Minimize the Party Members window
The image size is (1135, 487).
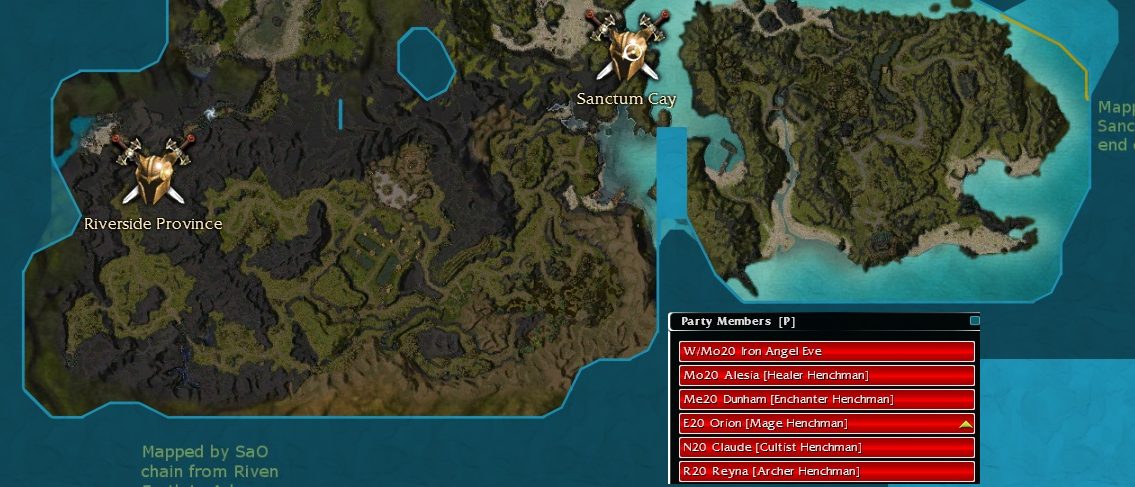point(975,321)
